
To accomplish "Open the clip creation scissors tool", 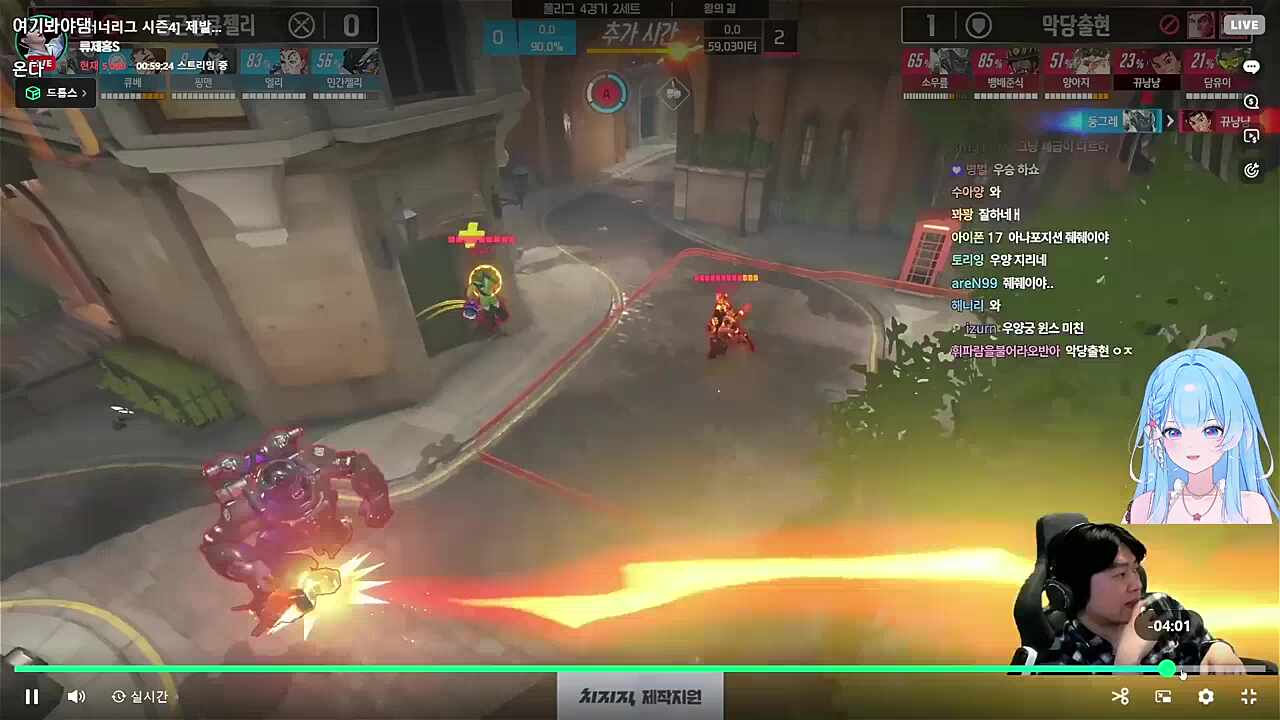I will pos(1120,696).
